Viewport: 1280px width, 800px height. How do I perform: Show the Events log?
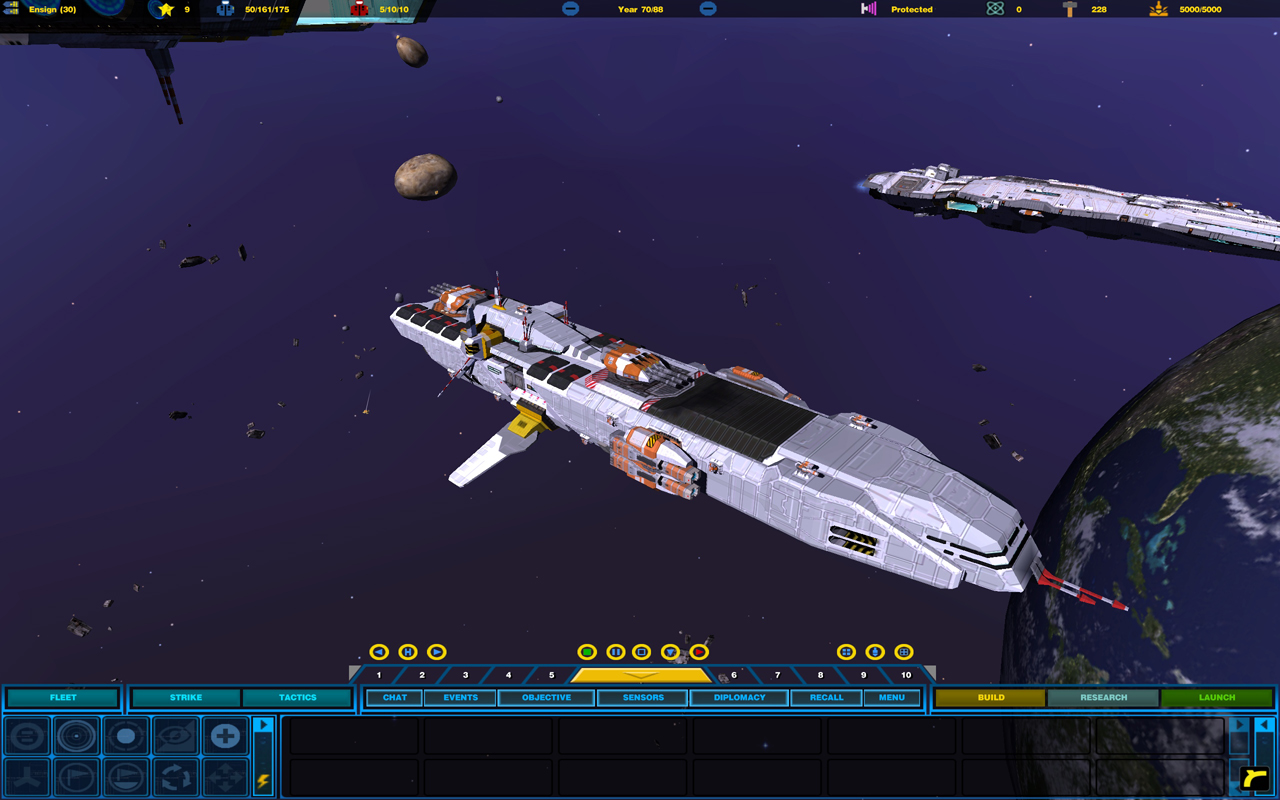click(460, 697)
